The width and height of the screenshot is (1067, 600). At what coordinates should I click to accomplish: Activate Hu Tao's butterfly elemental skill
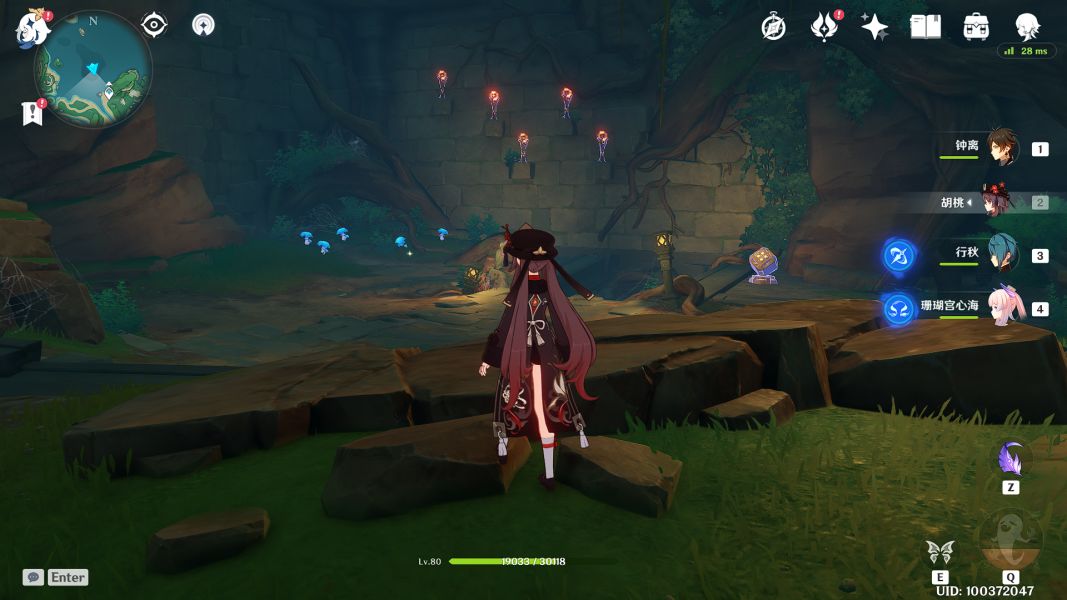(x=940, y=551)
